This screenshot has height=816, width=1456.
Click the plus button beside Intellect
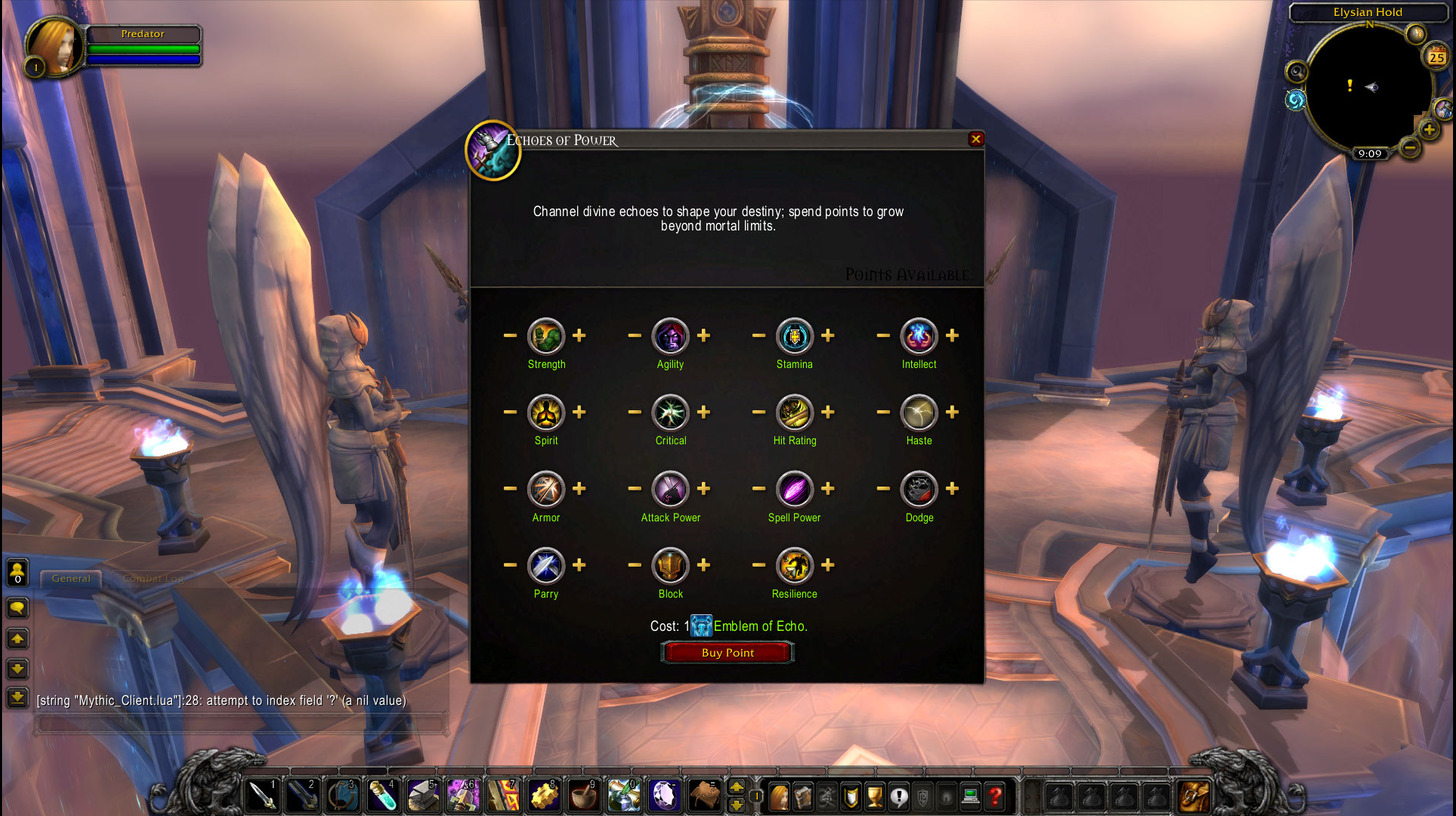click(x=952, y=336)
